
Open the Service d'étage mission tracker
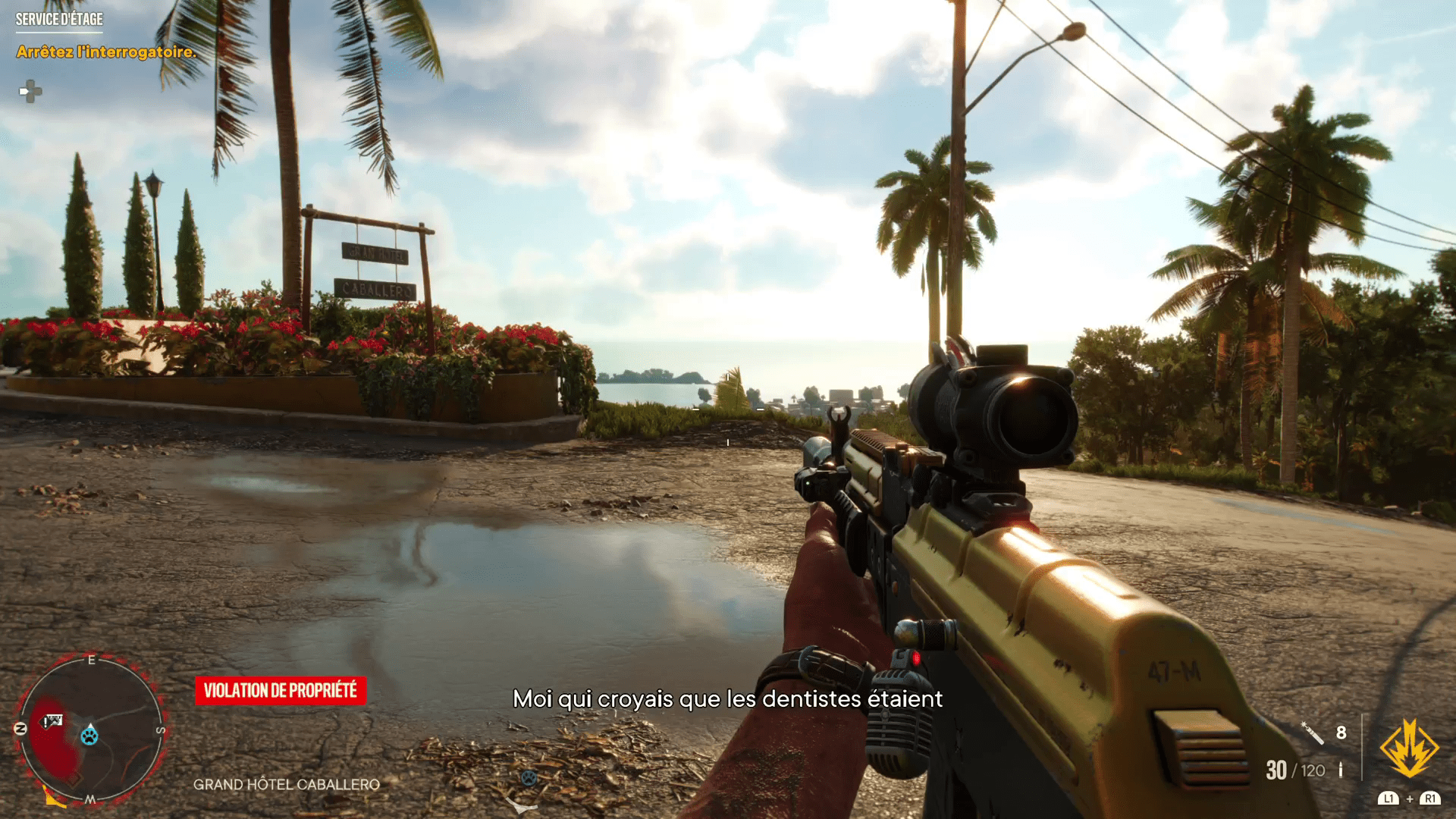(x=59, y=20)
